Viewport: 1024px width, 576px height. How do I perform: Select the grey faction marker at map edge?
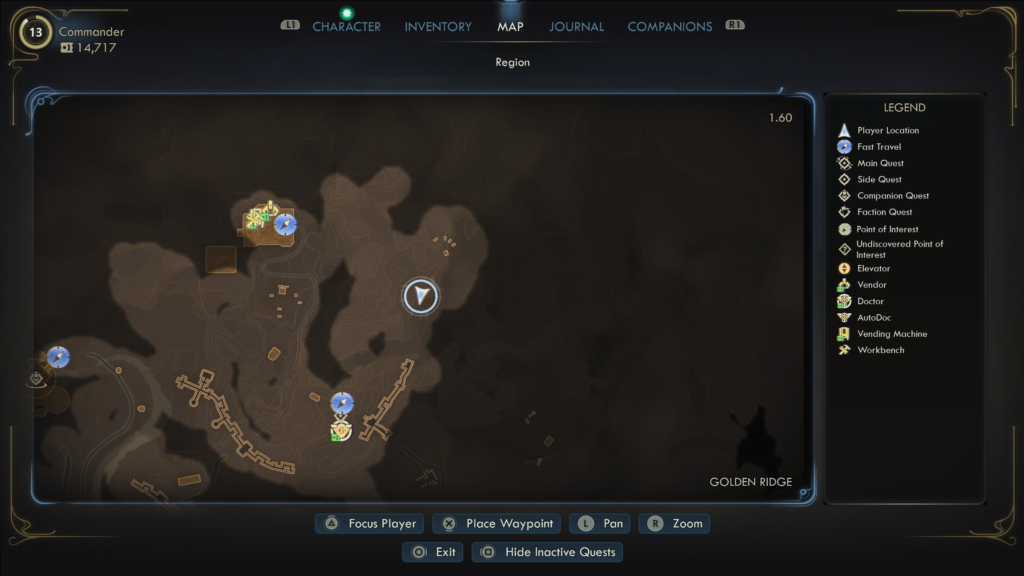pos(37,378)
